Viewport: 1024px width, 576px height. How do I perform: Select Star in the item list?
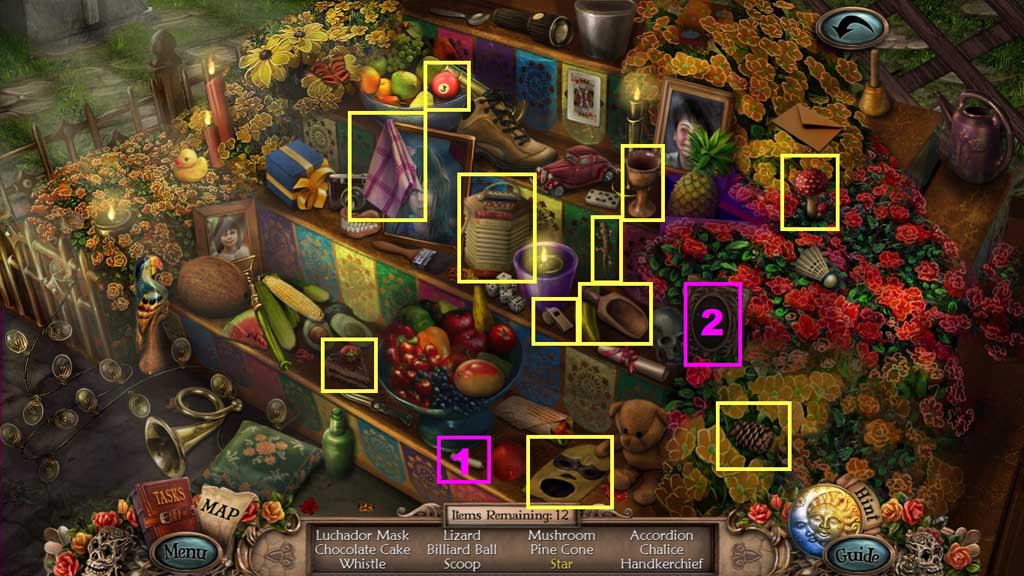[563, 564]
